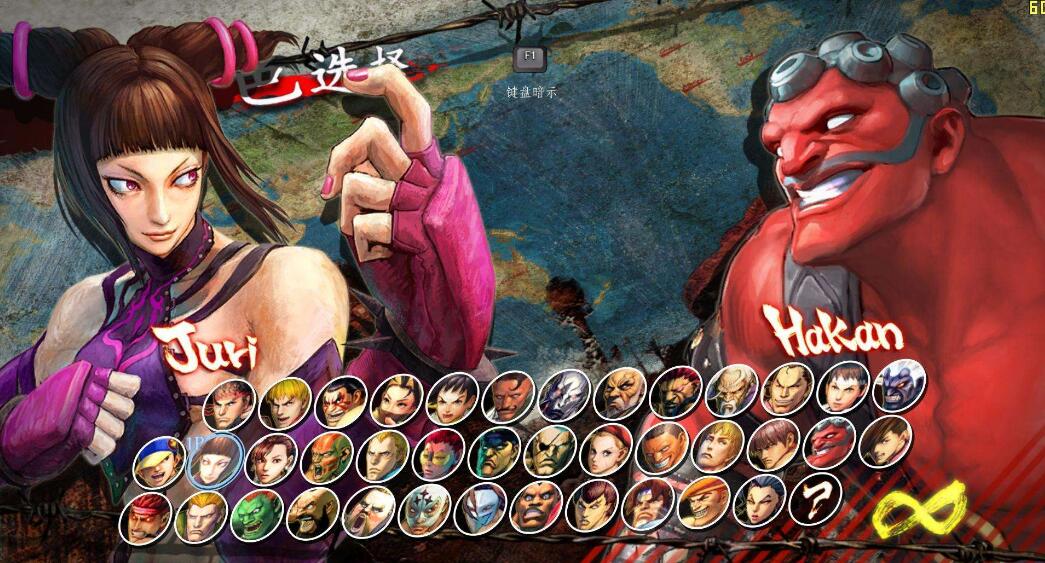Pick Cammy's red beret portrait
The height and width of the screenshot is (563, 1045).
[606, 451]
